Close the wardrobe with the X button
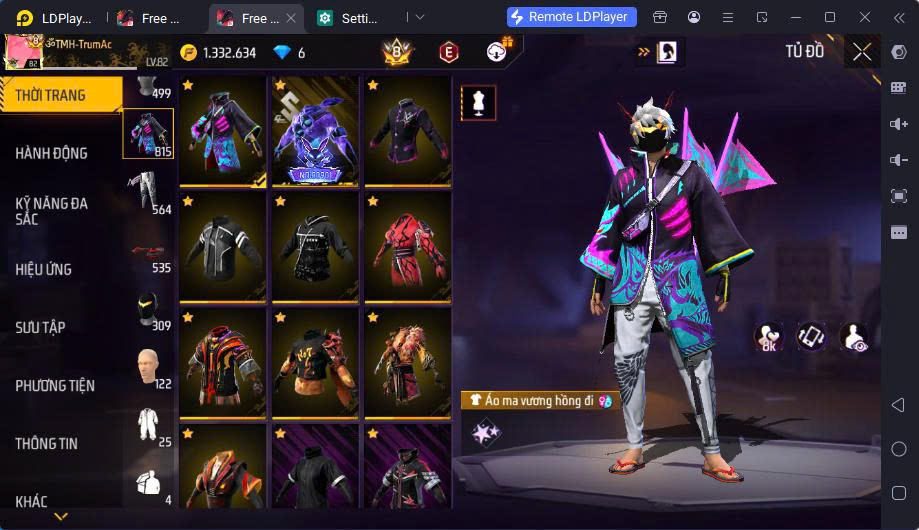This screenshot has width=919, height=530. [x=862, y=52]
